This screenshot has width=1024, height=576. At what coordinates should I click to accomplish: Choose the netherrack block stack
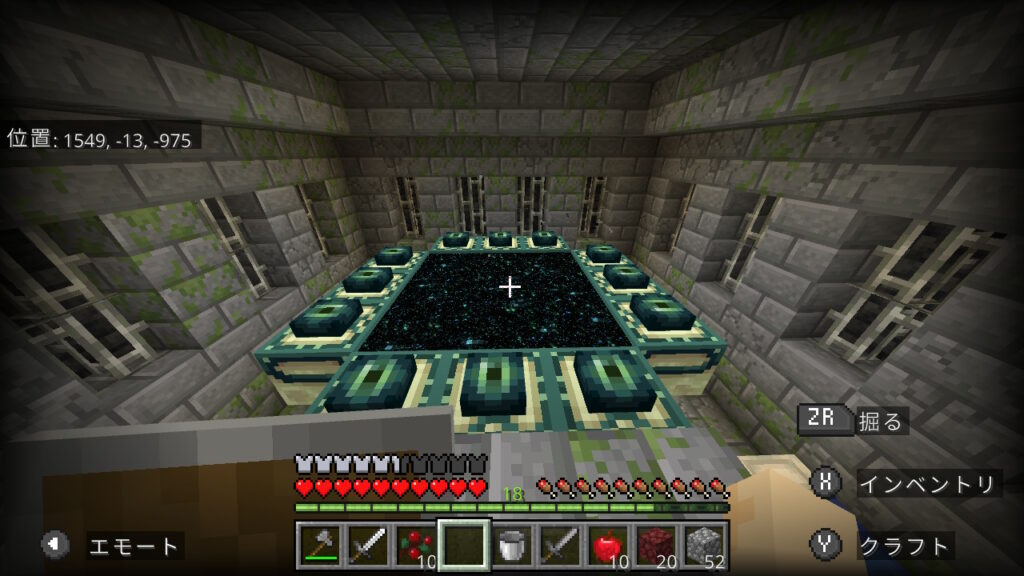point(655,546)
